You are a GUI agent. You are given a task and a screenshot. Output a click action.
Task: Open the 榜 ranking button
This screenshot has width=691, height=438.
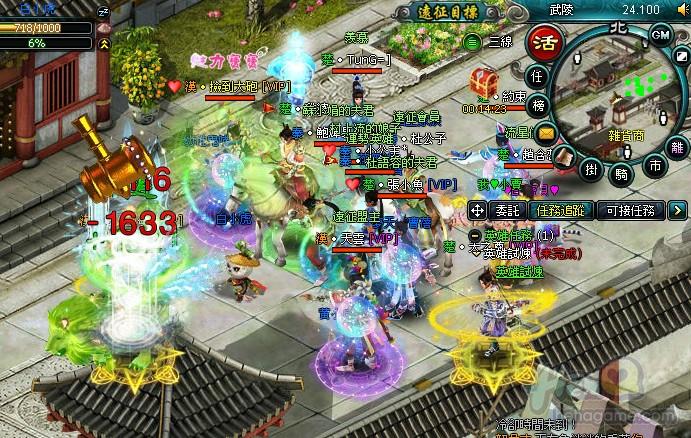tap(538, 105)
